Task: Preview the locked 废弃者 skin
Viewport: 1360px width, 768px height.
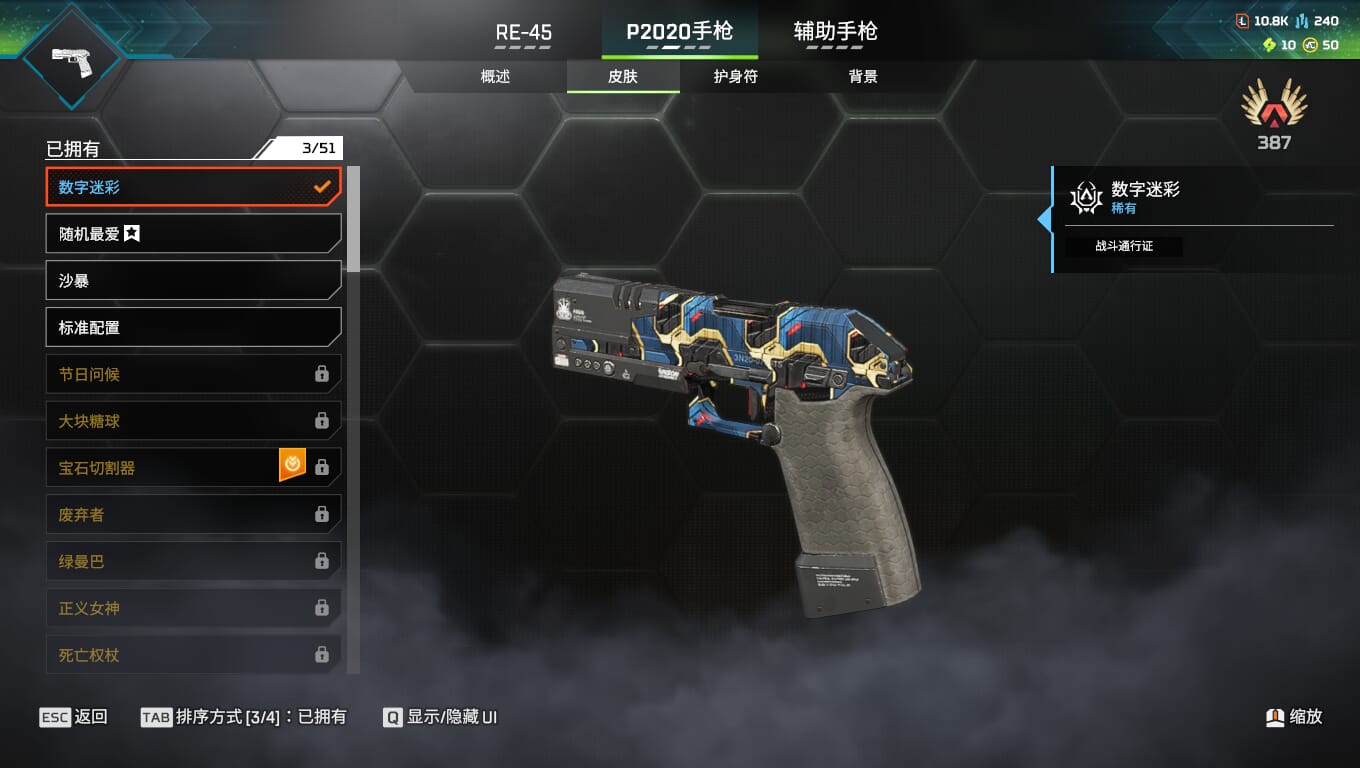Action: pos(193,514)
